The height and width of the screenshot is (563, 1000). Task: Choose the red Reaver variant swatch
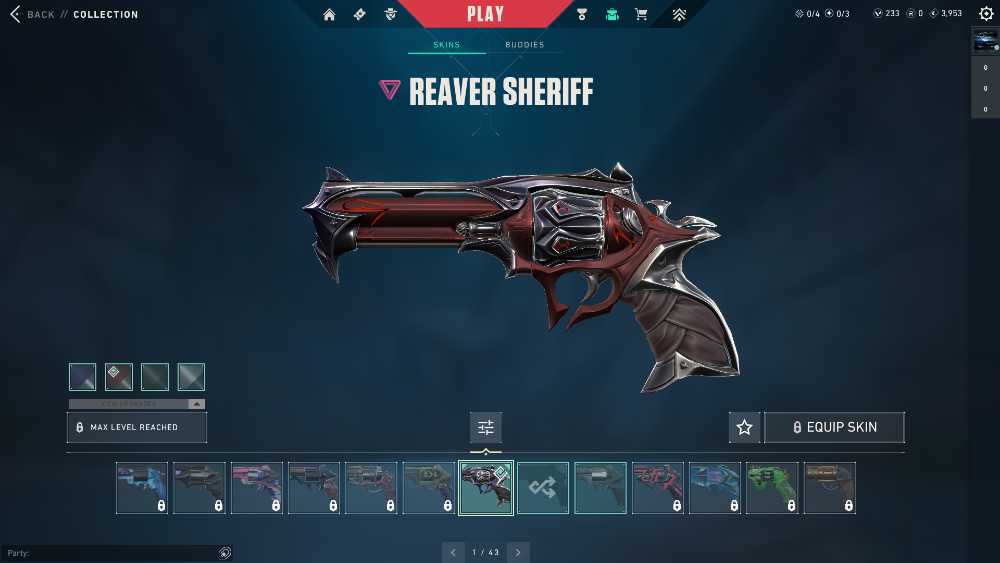click(x=119, y=377)
